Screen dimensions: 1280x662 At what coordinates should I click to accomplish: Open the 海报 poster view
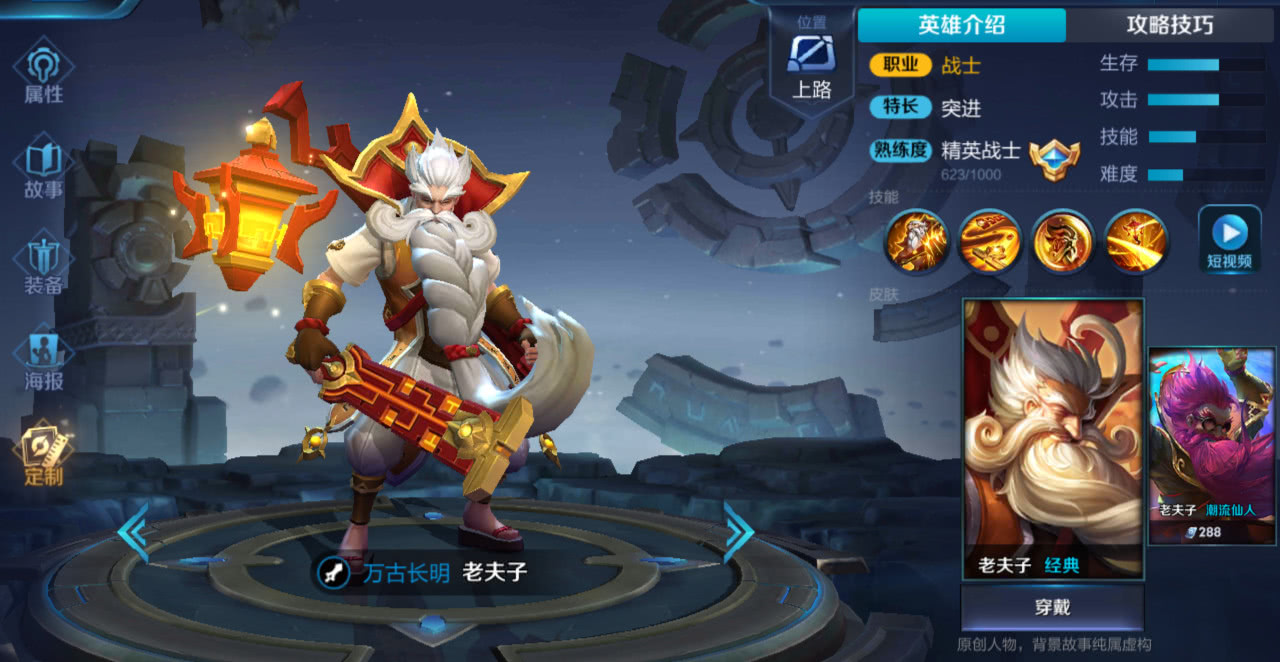(x=43, y=360)
